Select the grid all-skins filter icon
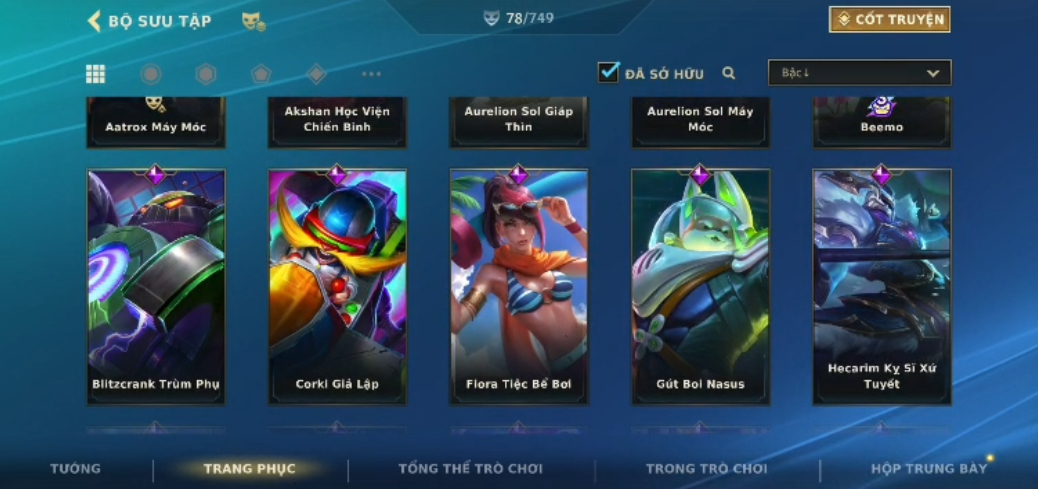The width and height of the screenshot is (1038, 489). (95, 73)
